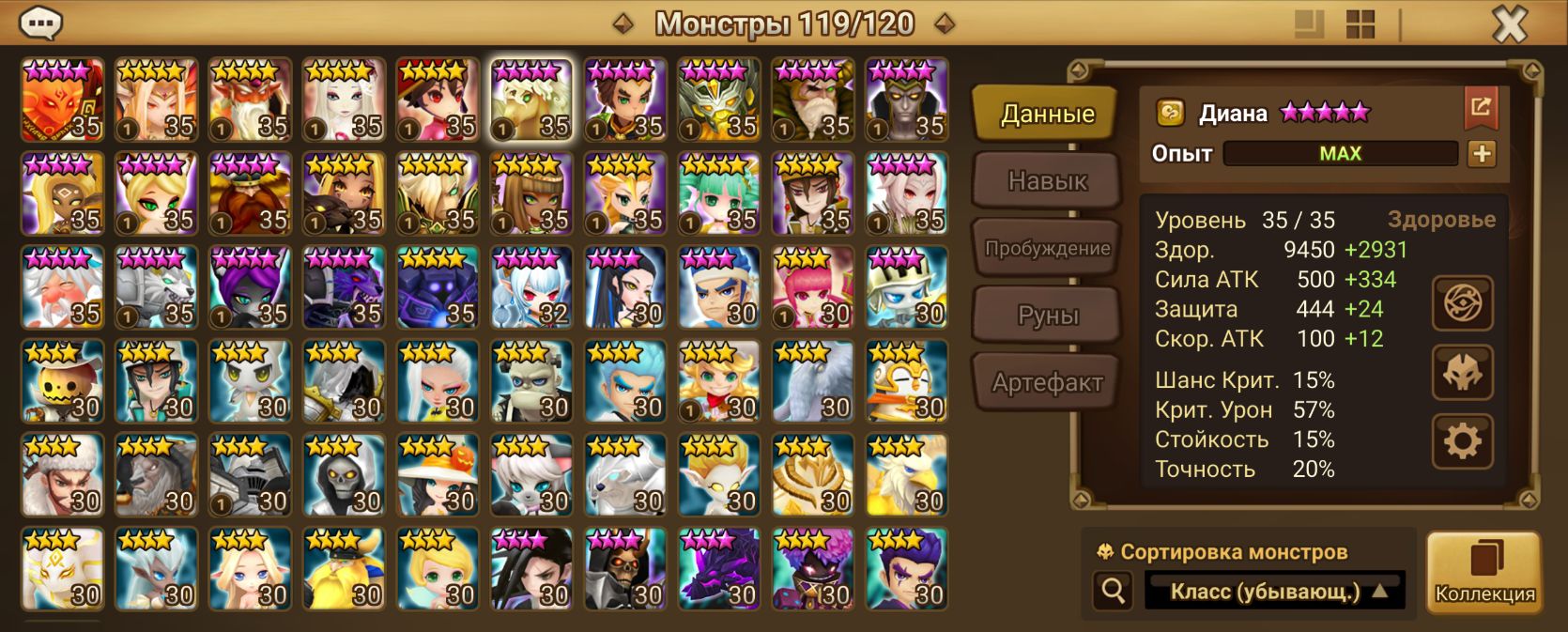Pick the yellow penguin monster portrait
1568x632 pixels.
pyautogui.click(x=907, y=381)
